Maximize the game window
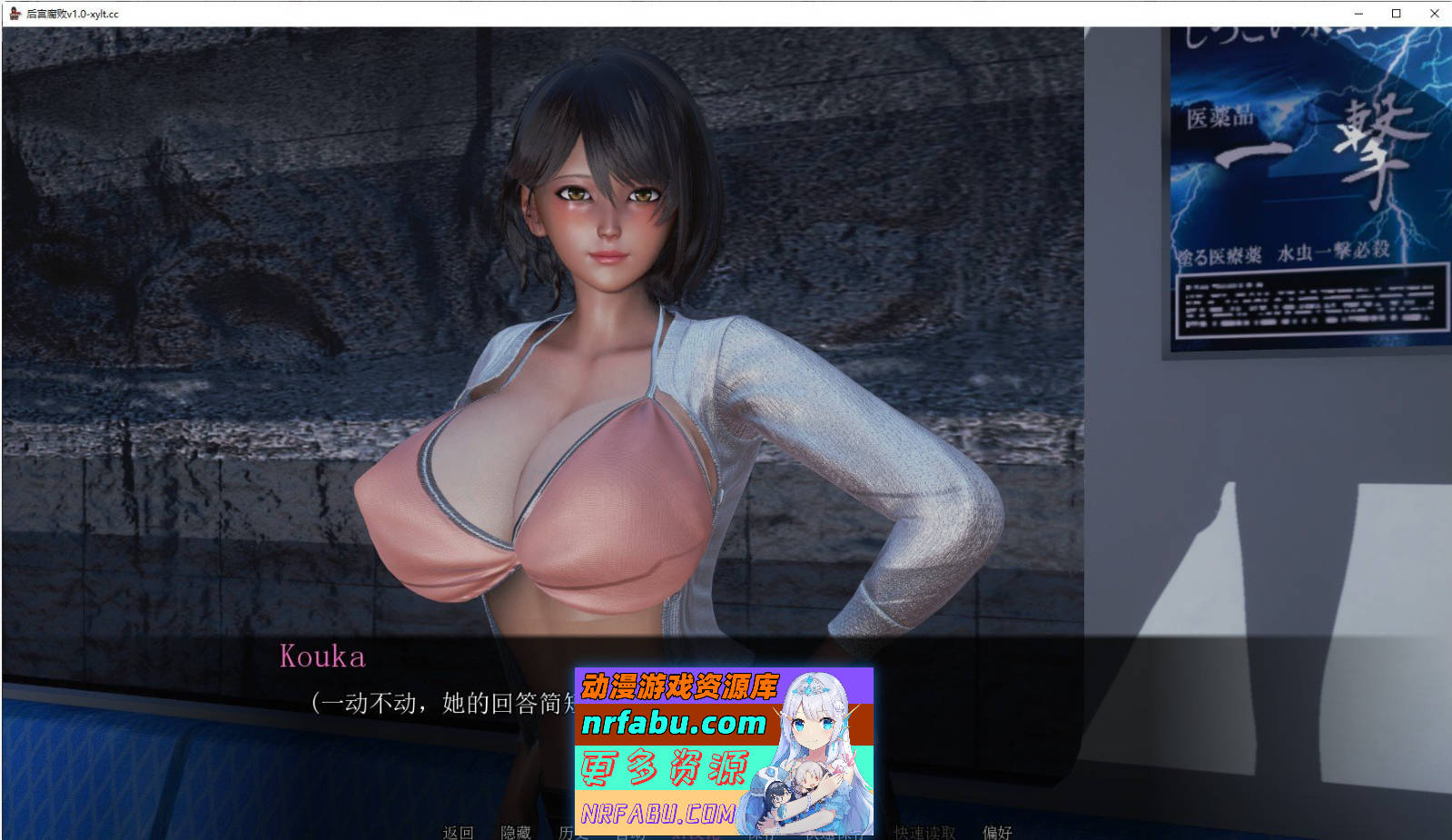The height and width of the screenshot is (840, 1452). pos(1395,14)
